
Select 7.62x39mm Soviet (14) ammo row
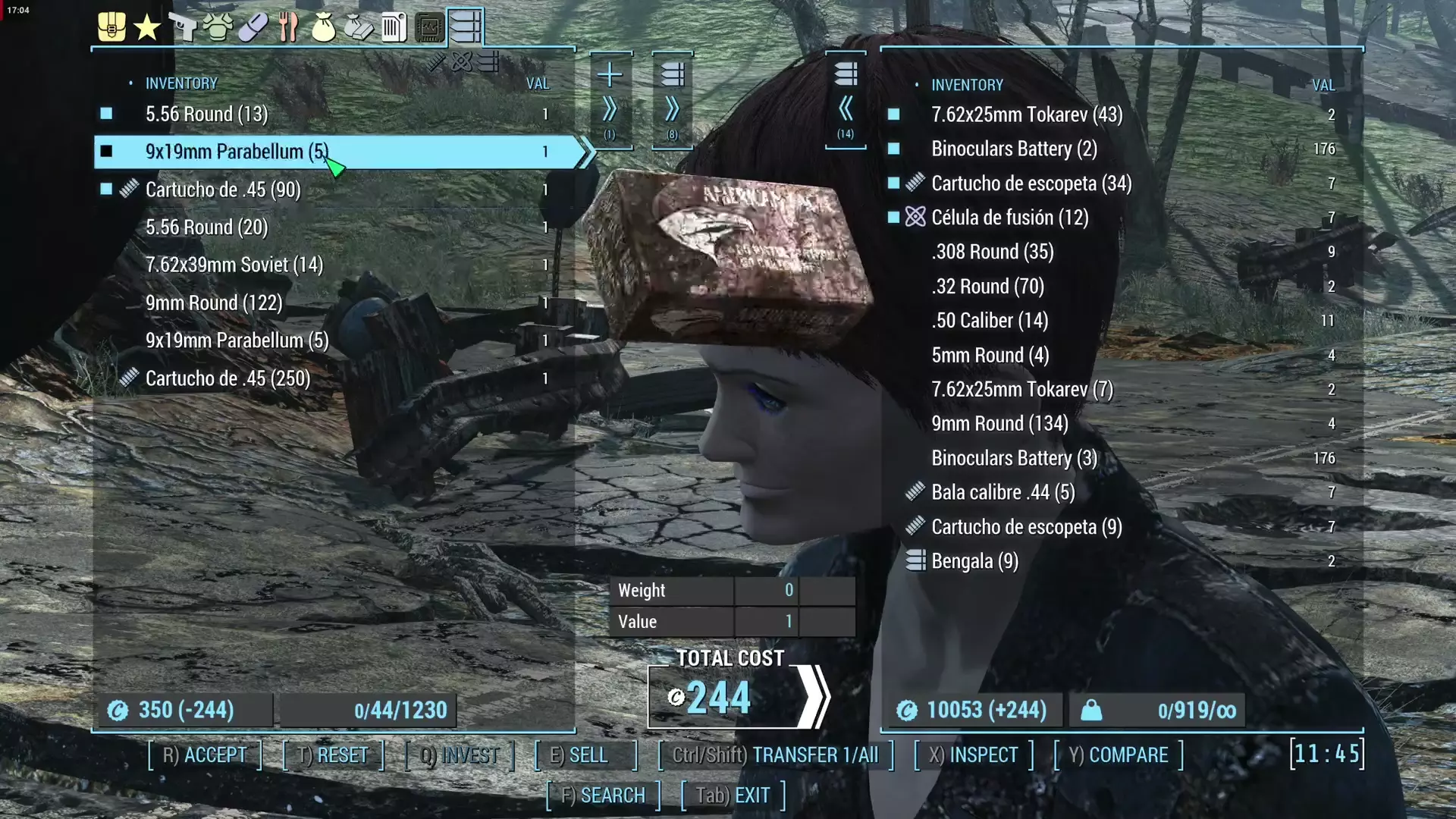tap(234, 265)
